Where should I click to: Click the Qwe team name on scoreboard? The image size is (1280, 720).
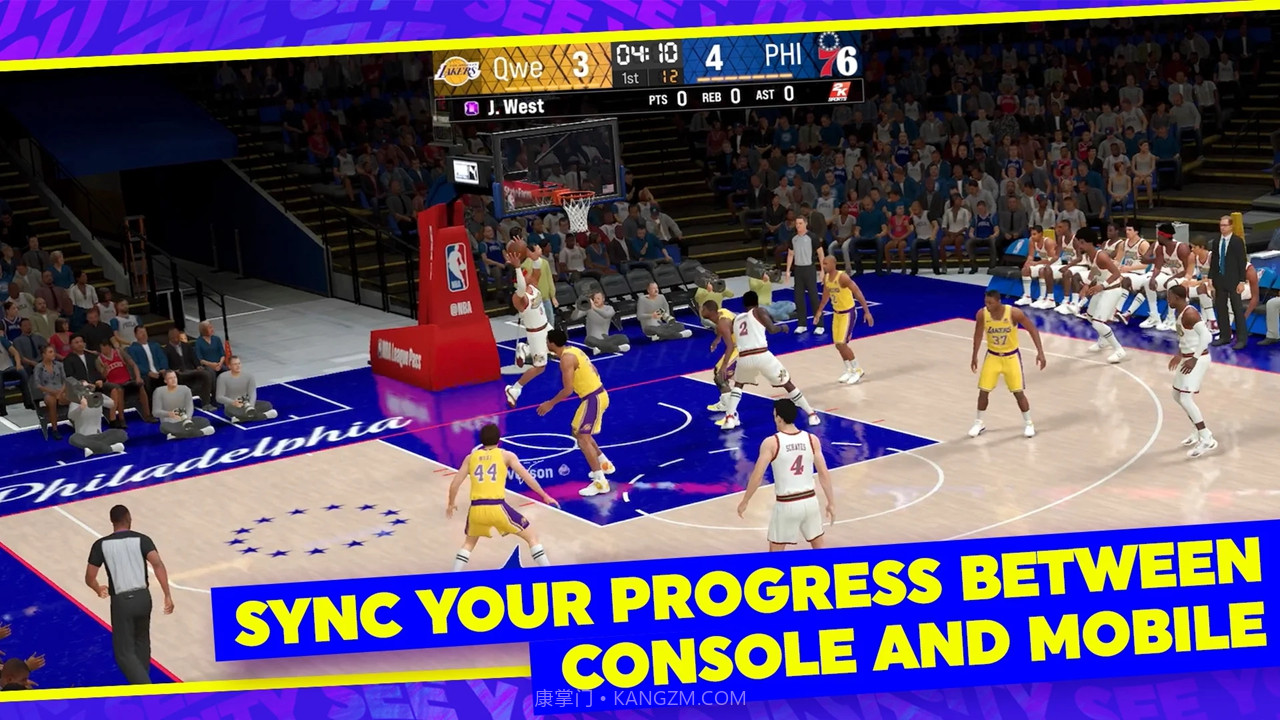[x=518, y=66]
